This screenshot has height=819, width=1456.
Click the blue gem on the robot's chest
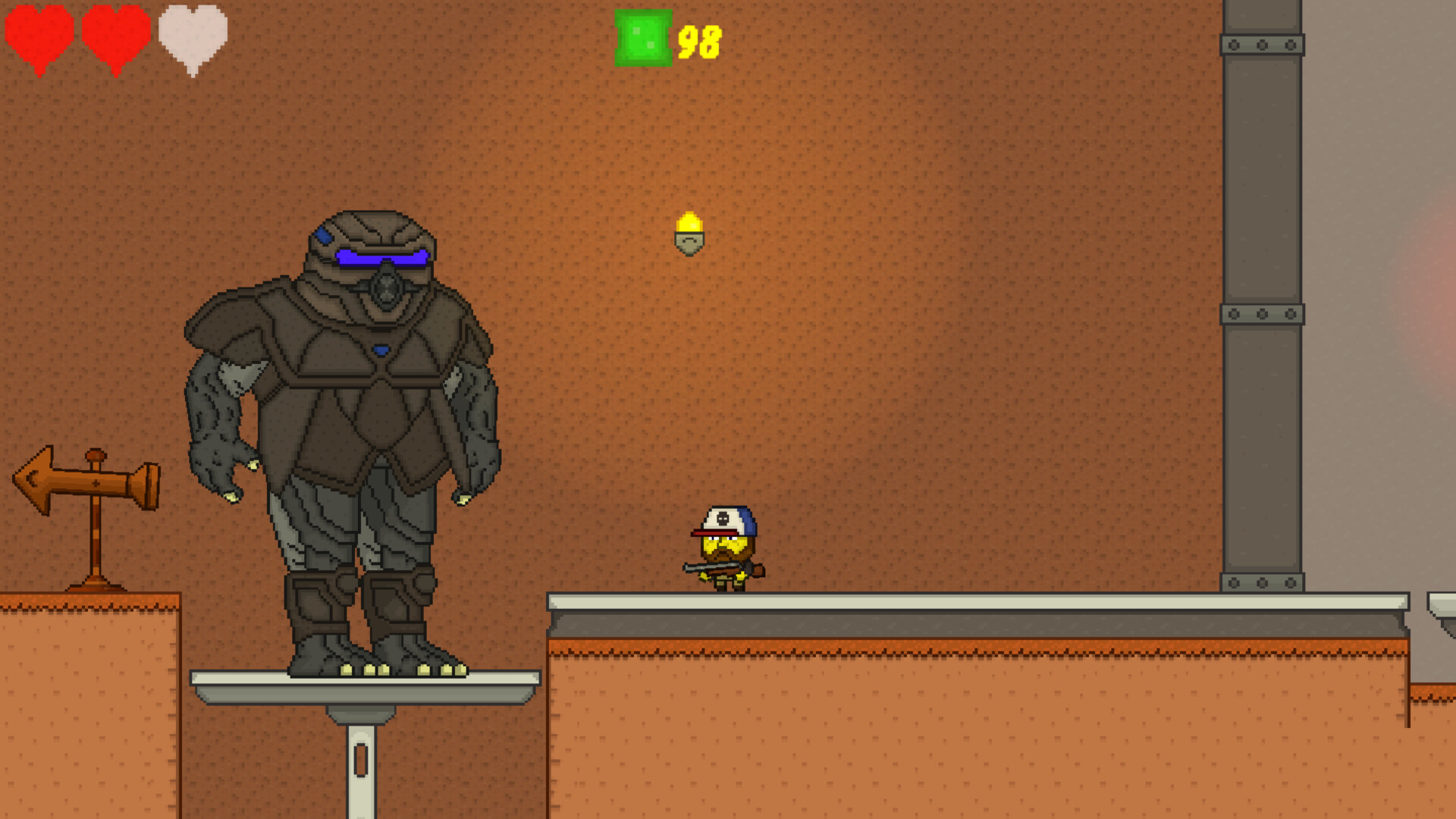pyautogui.click(x=381, y=349)
